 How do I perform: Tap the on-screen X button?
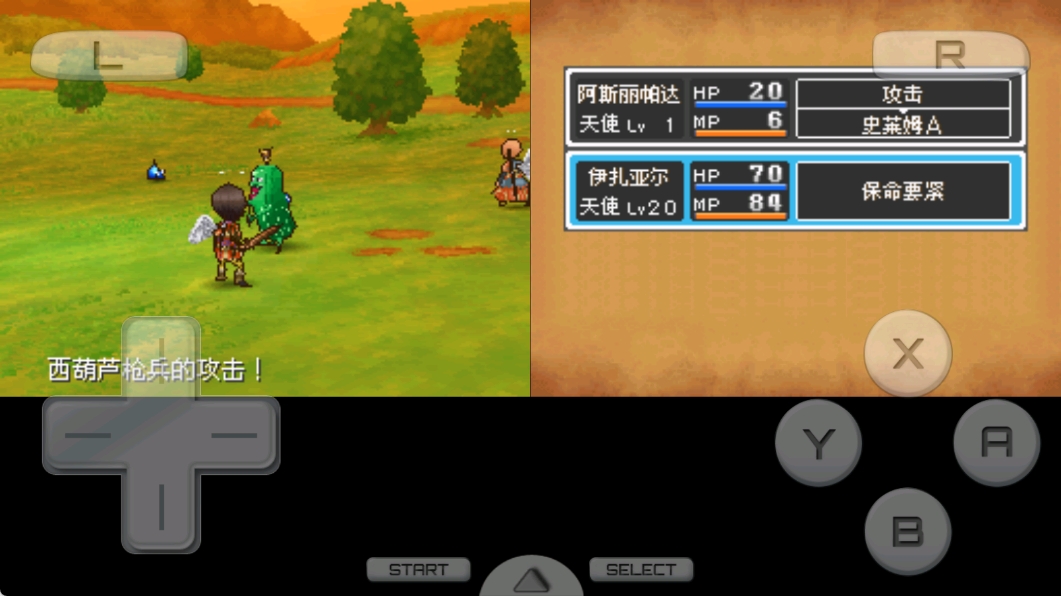tap(907, 353)
